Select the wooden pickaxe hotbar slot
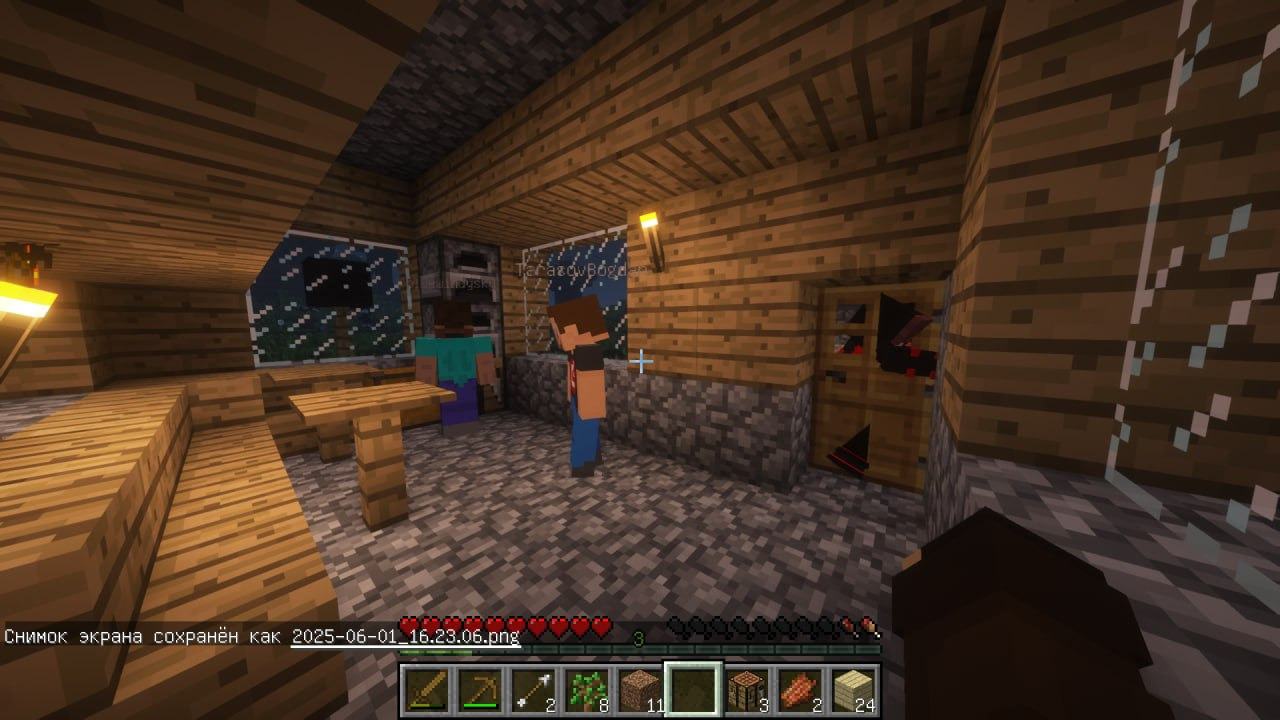 479,690
